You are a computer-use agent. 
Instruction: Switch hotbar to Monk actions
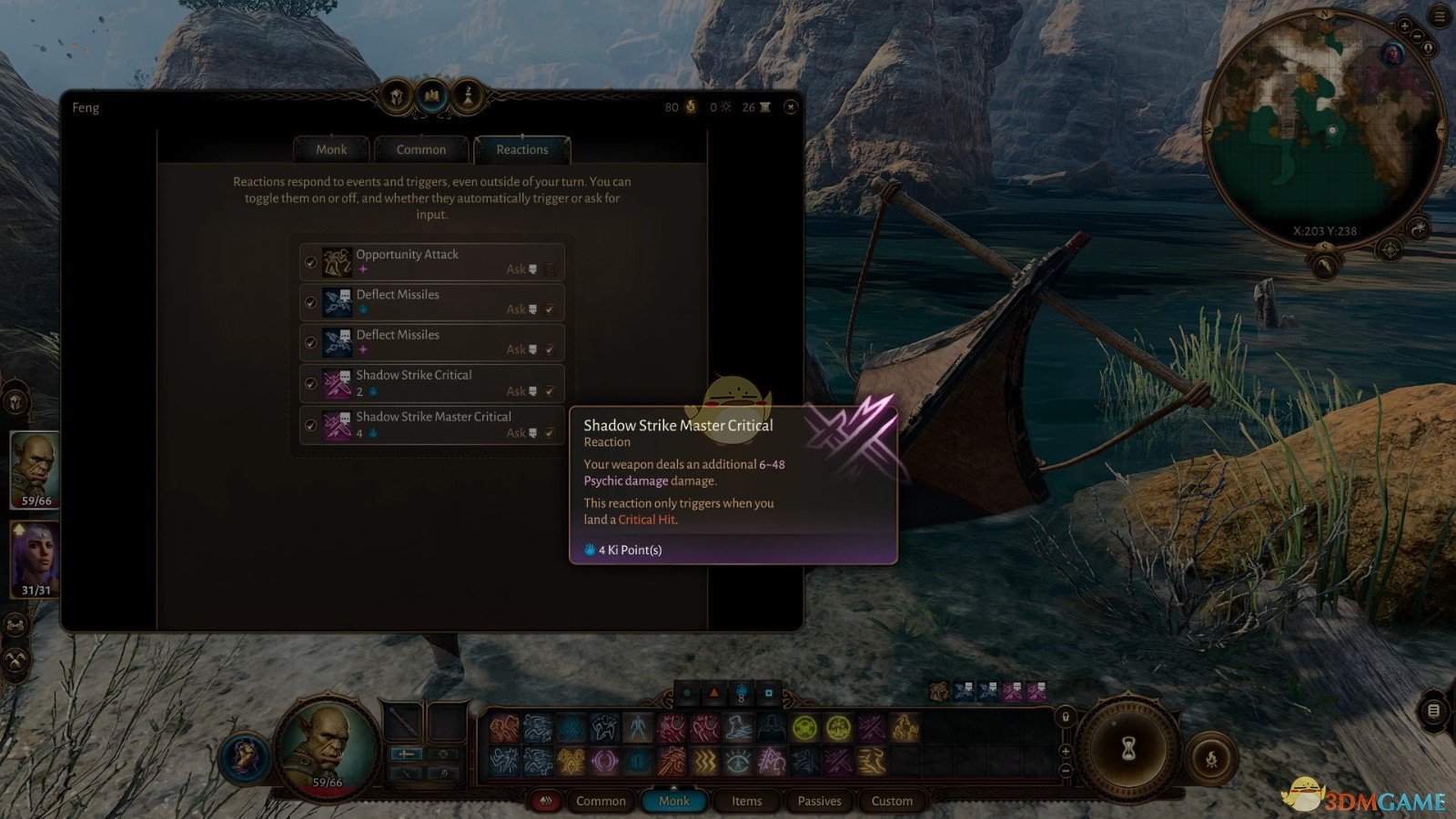(x=674, y=801)
